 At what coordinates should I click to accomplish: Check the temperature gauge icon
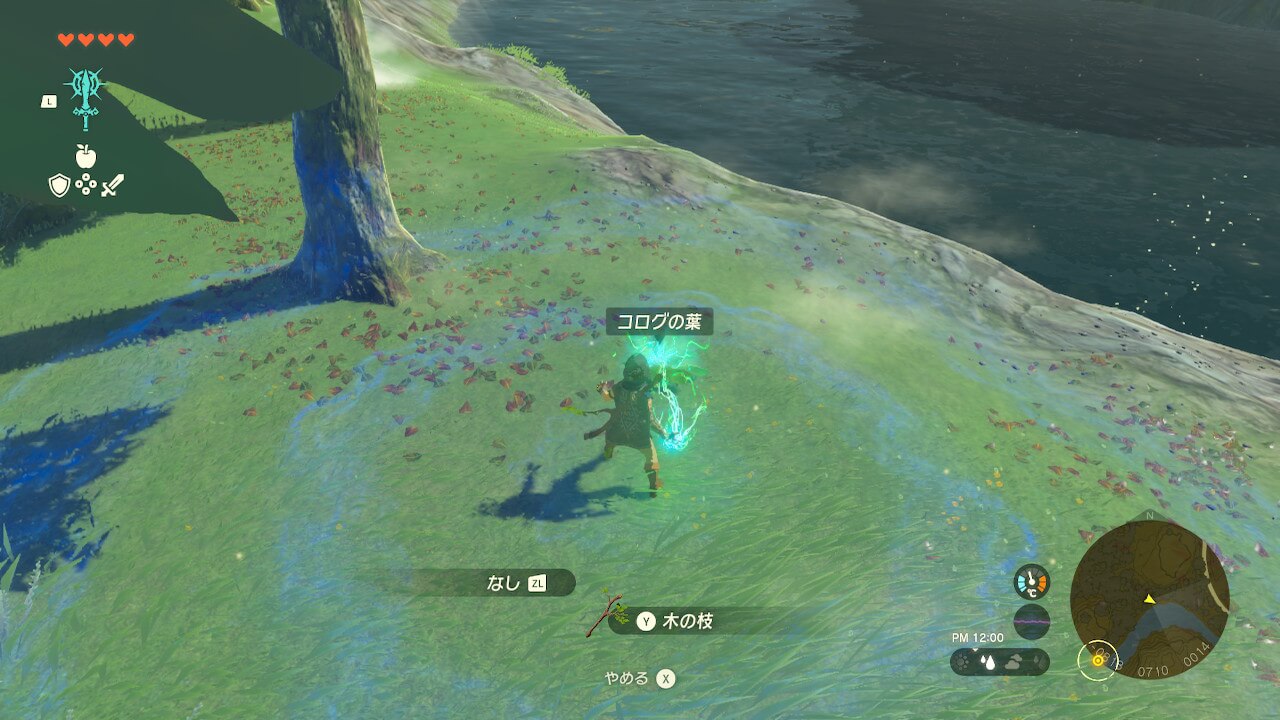[1031, 582]
